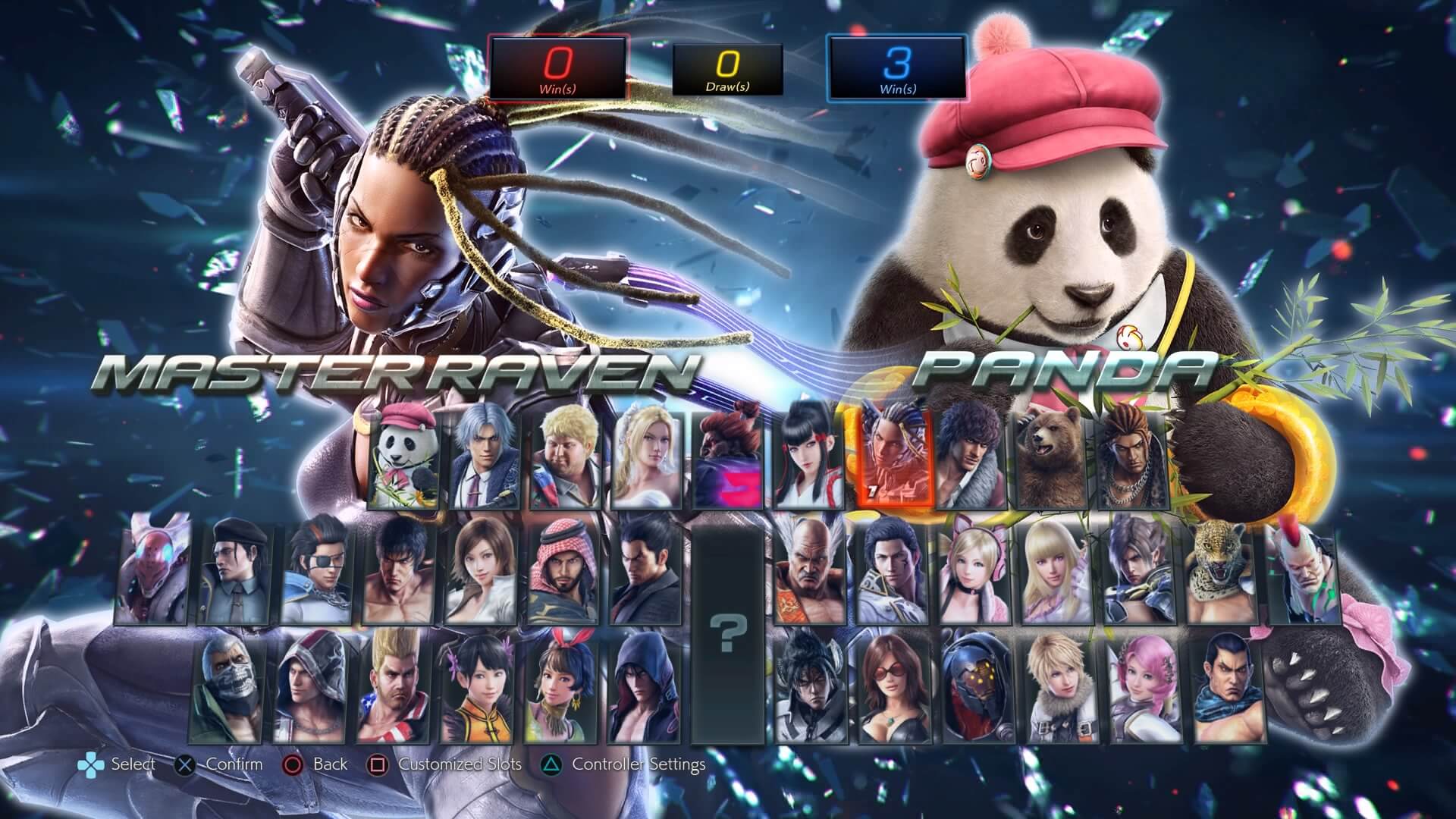Viewport: 1456px width, 819px height.
Task: Select the Panda character portrait with pink cap
Action: pyautogui.click(x=404, y=457)
